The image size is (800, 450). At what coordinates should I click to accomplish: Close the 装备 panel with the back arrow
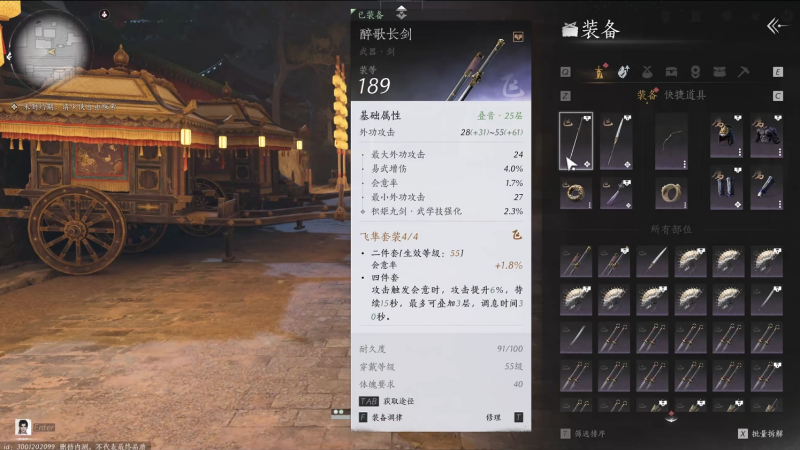coord(776,27)
